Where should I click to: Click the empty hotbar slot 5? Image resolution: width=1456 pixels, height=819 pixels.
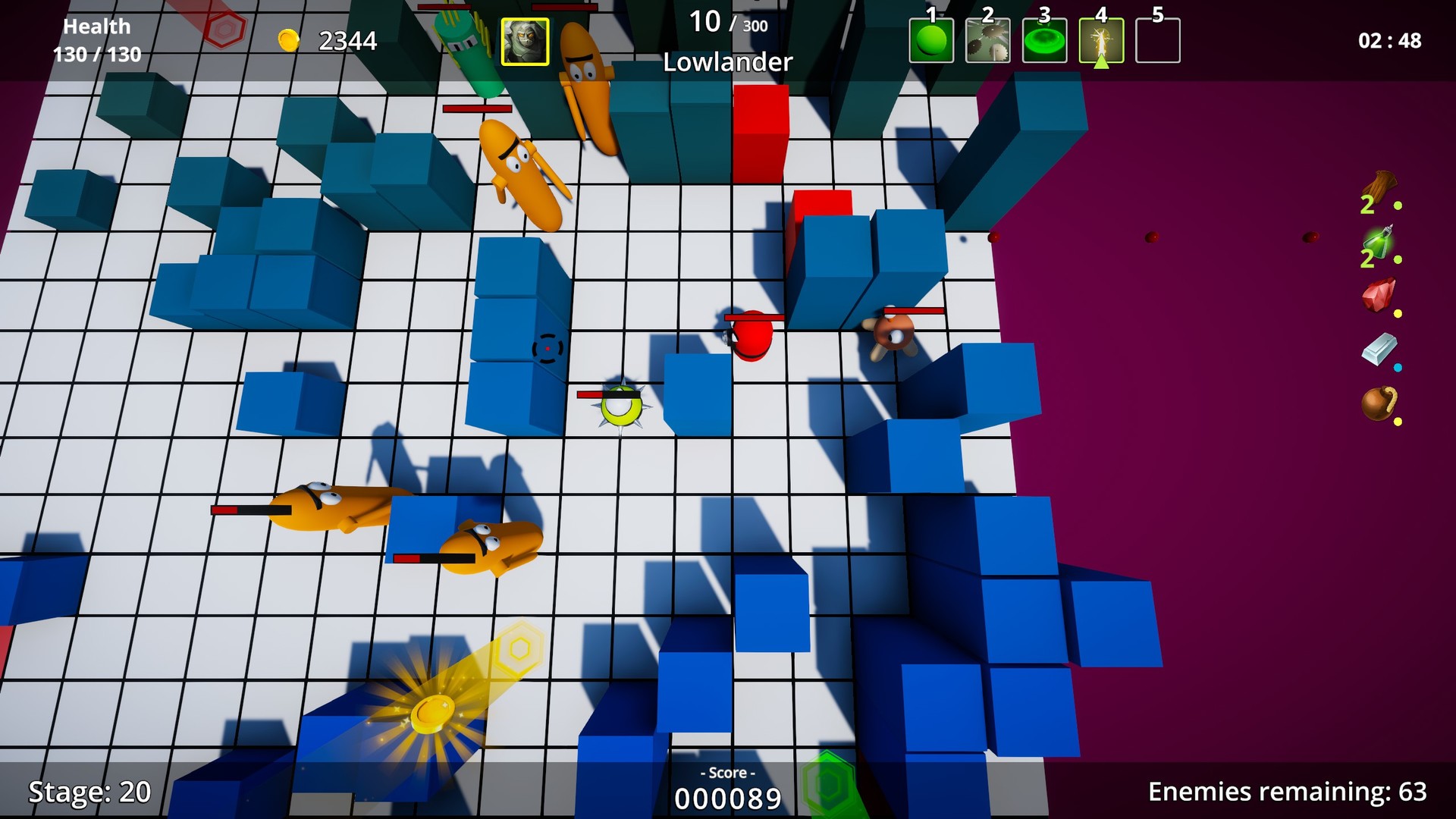(1158, 40)
